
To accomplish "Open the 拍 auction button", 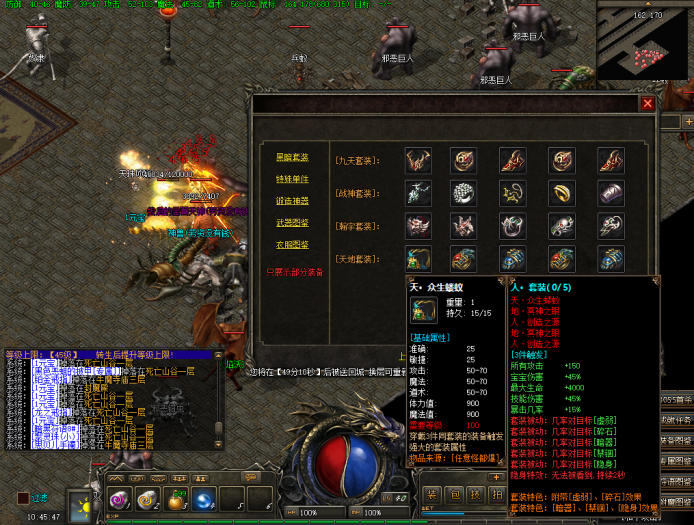I will point(496,495).
